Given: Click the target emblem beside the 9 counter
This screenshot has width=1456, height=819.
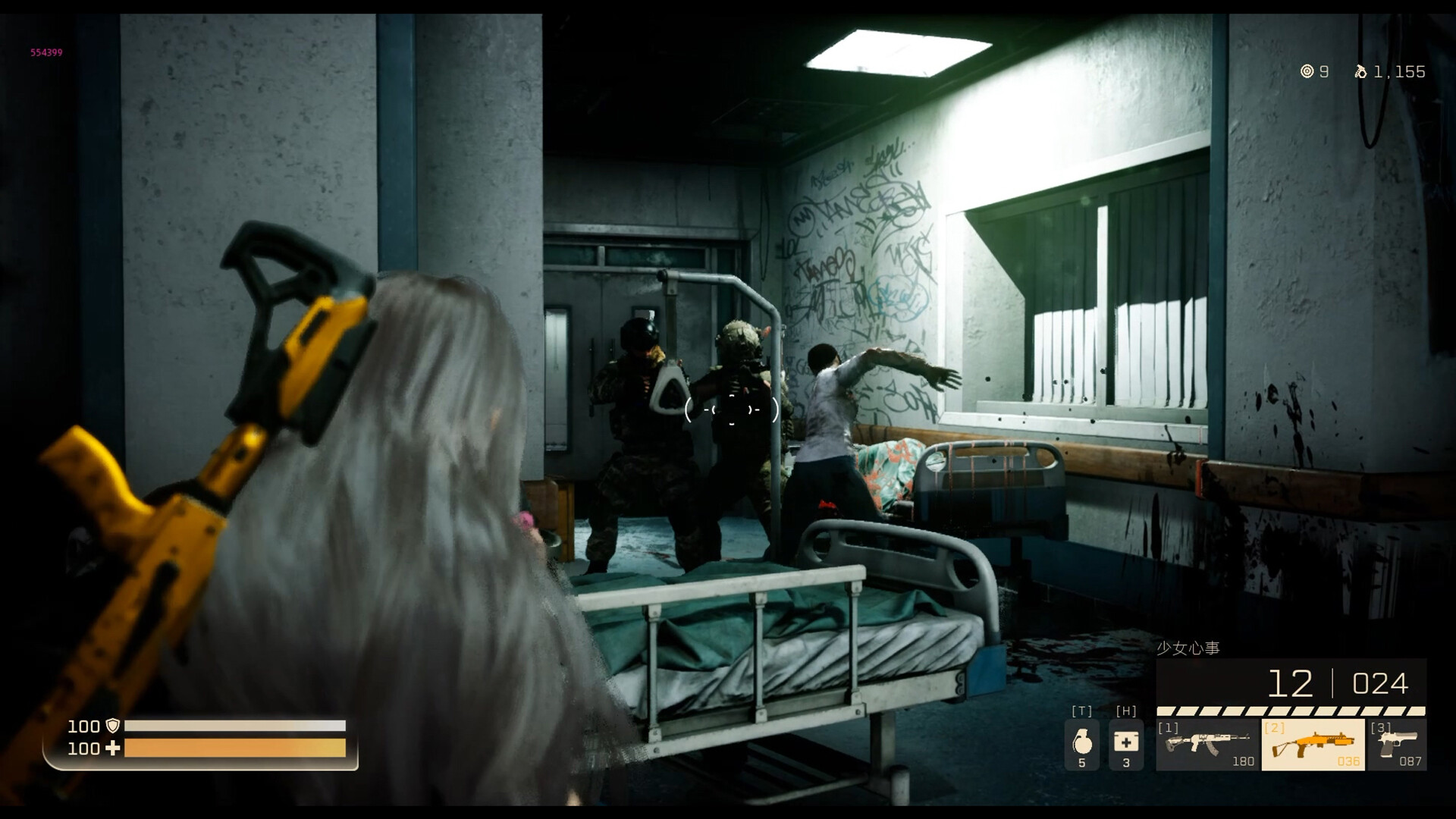Looking at the screenshot, I should 1306,72.
